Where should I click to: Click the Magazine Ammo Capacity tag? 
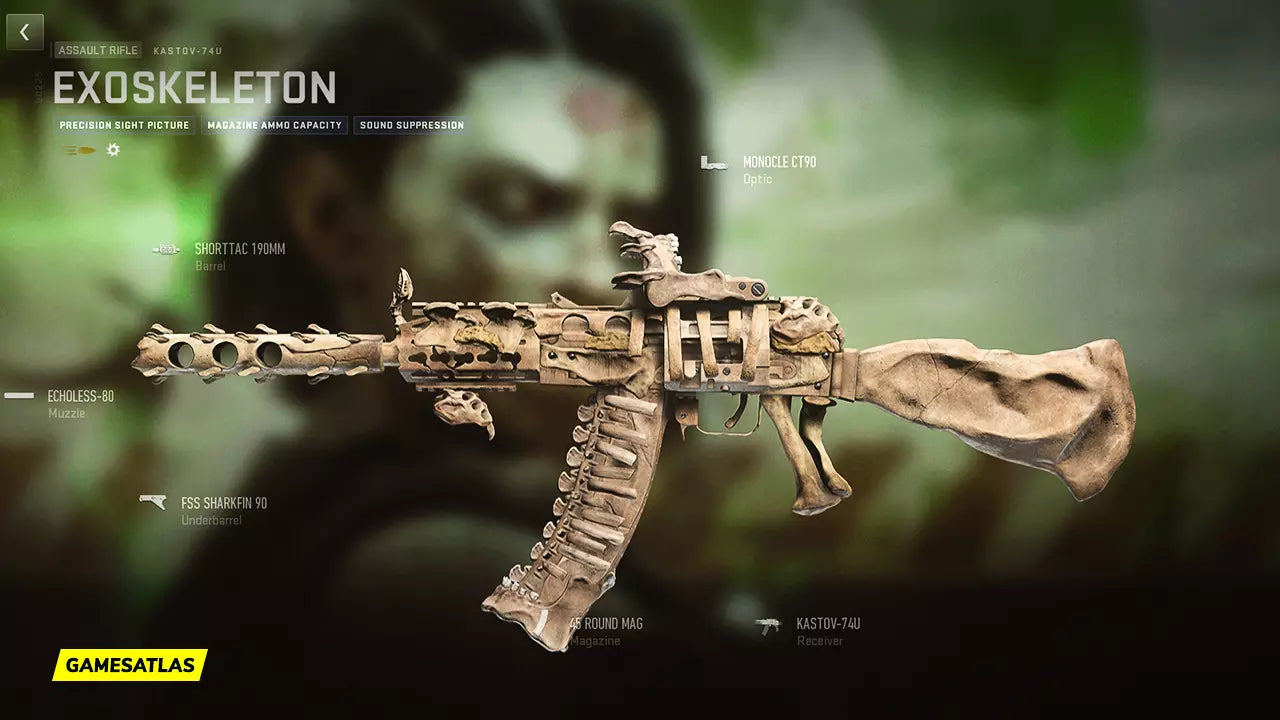tap(275, 126)
